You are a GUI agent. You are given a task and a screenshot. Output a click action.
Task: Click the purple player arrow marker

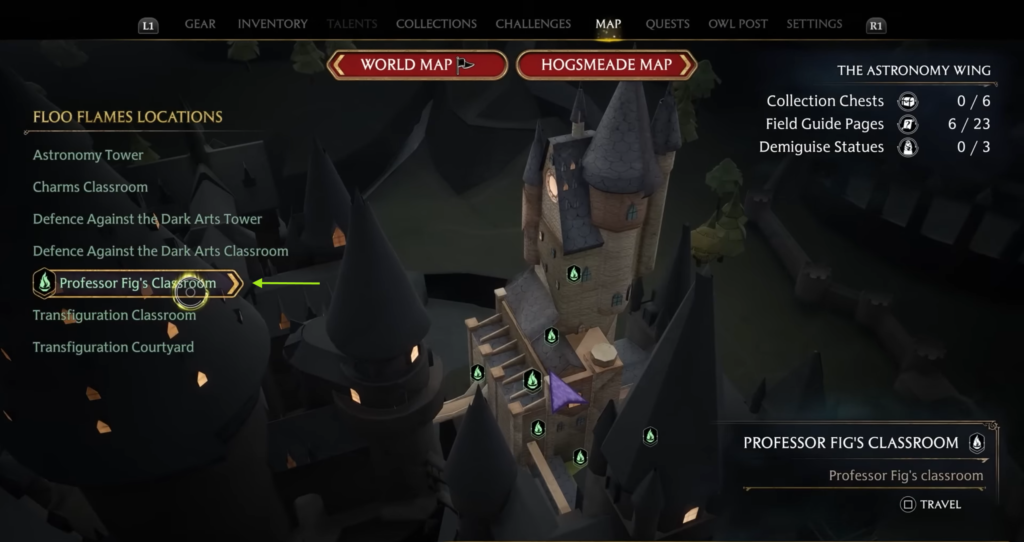pos(565,394)
